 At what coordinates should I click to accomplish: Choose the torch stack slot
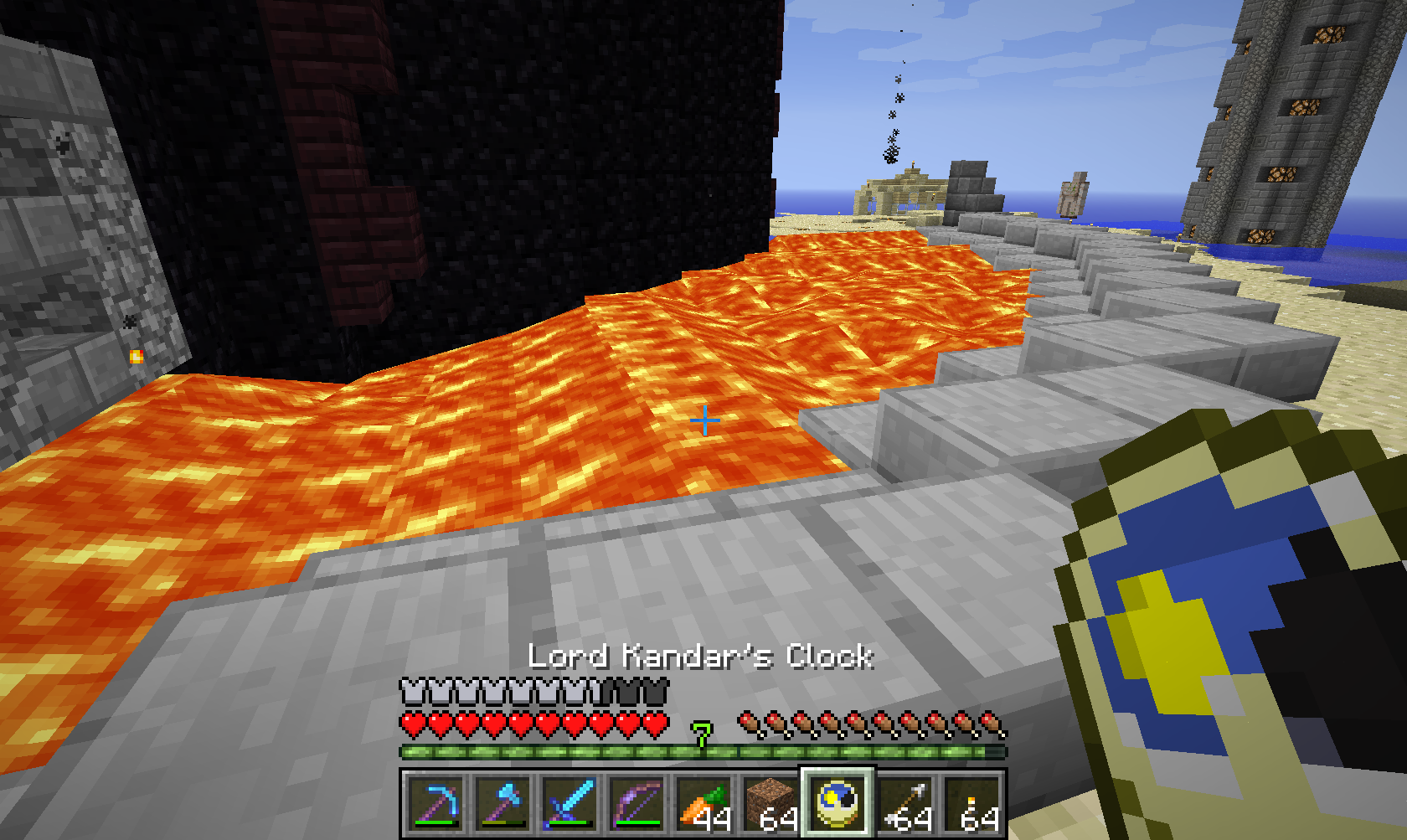point(972,804)
